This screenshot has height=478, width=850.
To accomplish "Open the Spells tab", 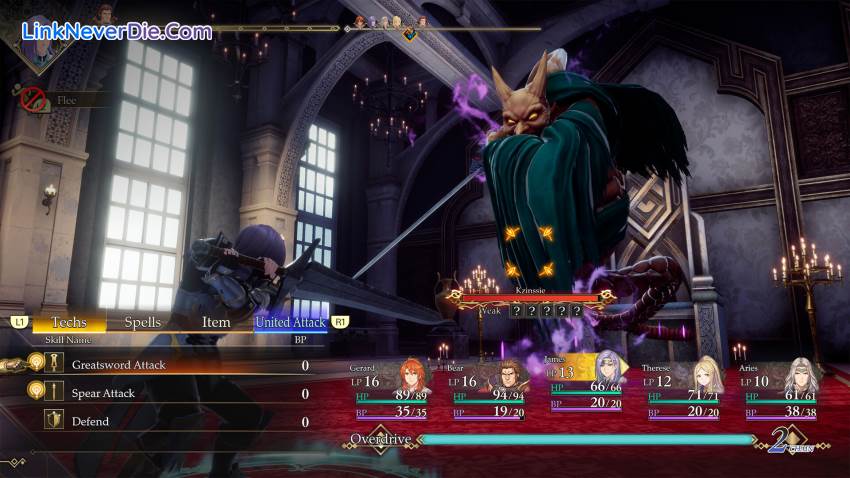I will (x=142, y=322).
